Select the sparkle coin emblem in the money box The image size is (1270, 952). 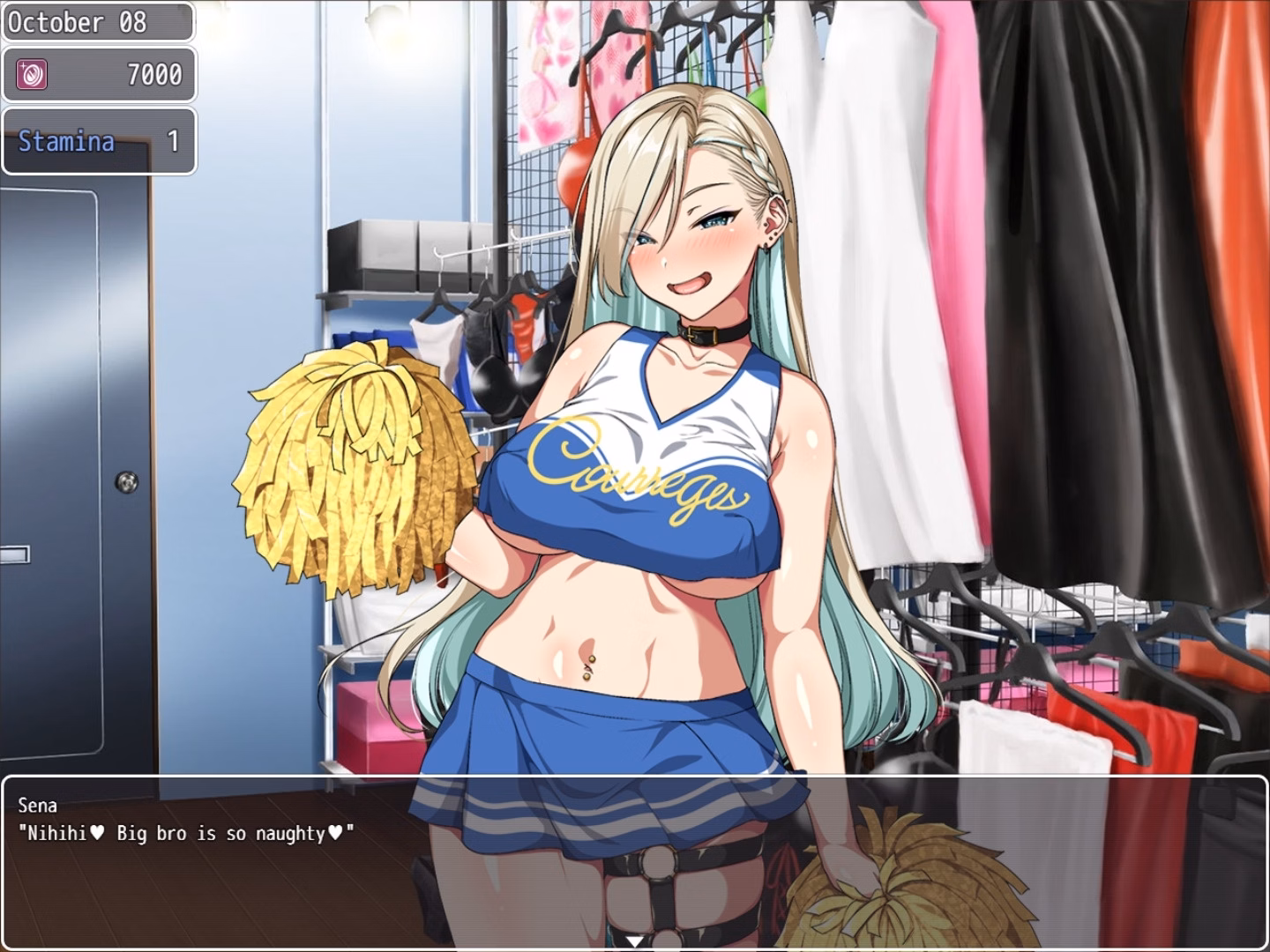(31, 74)
